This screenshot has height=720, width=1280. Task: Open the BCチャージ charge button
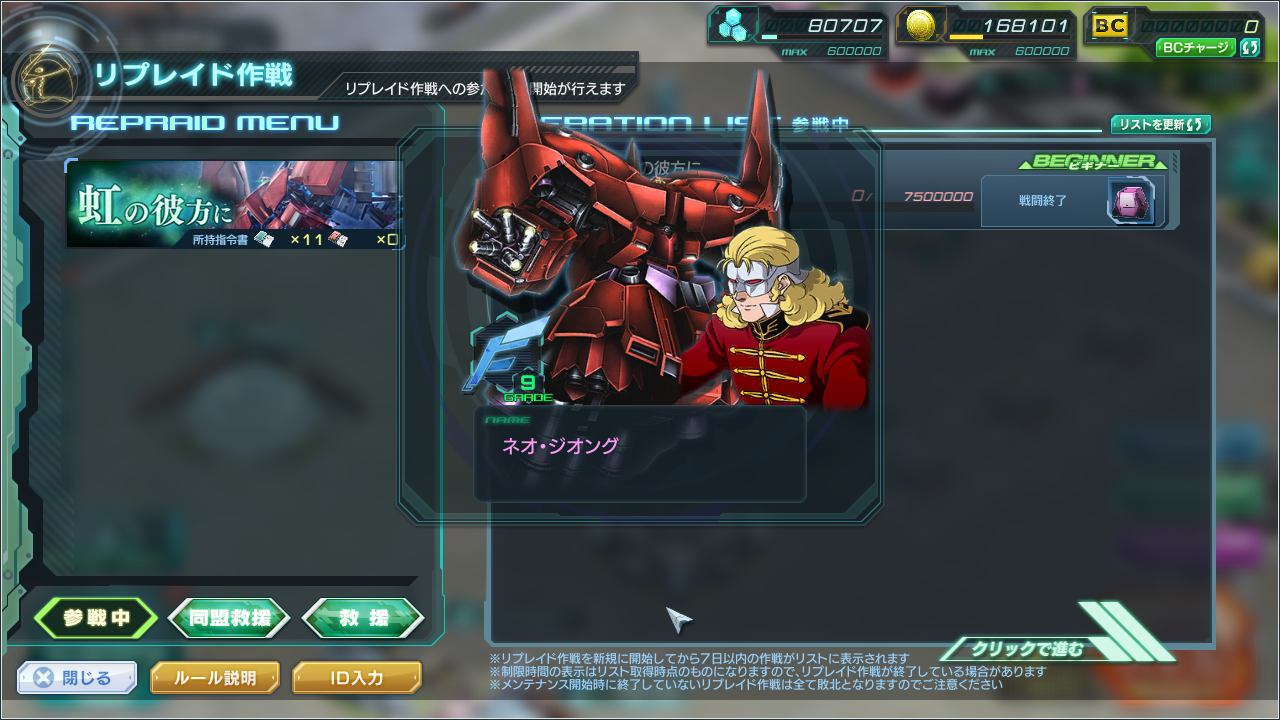[x=1197, y=47]
